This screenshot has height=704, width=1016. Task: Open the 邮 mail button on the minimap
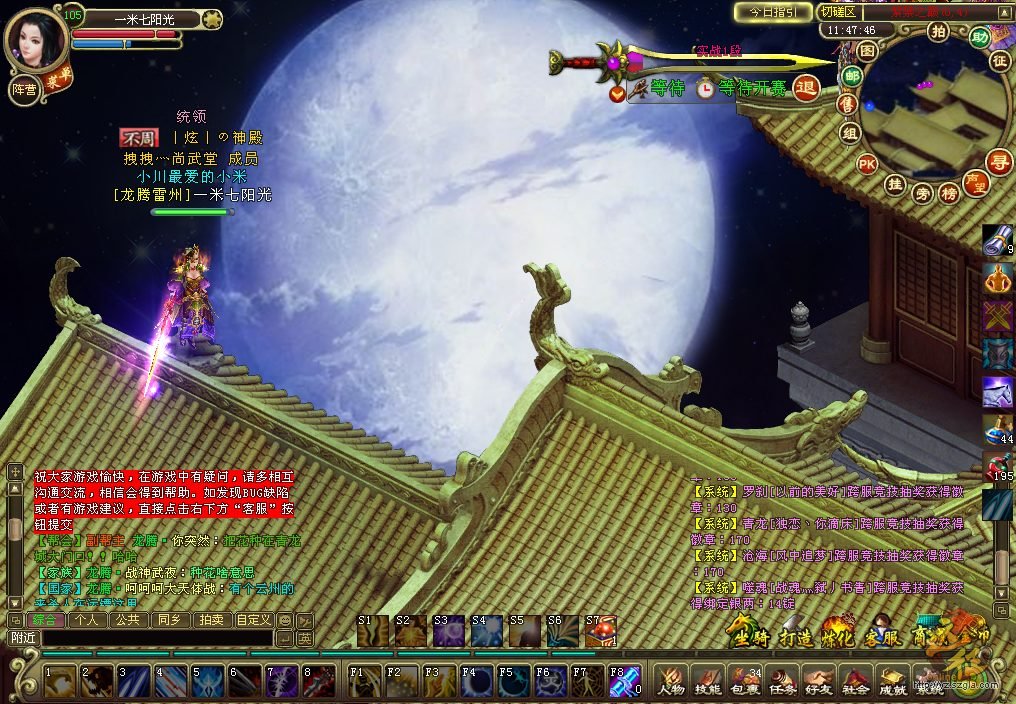[x=852, y=76]
